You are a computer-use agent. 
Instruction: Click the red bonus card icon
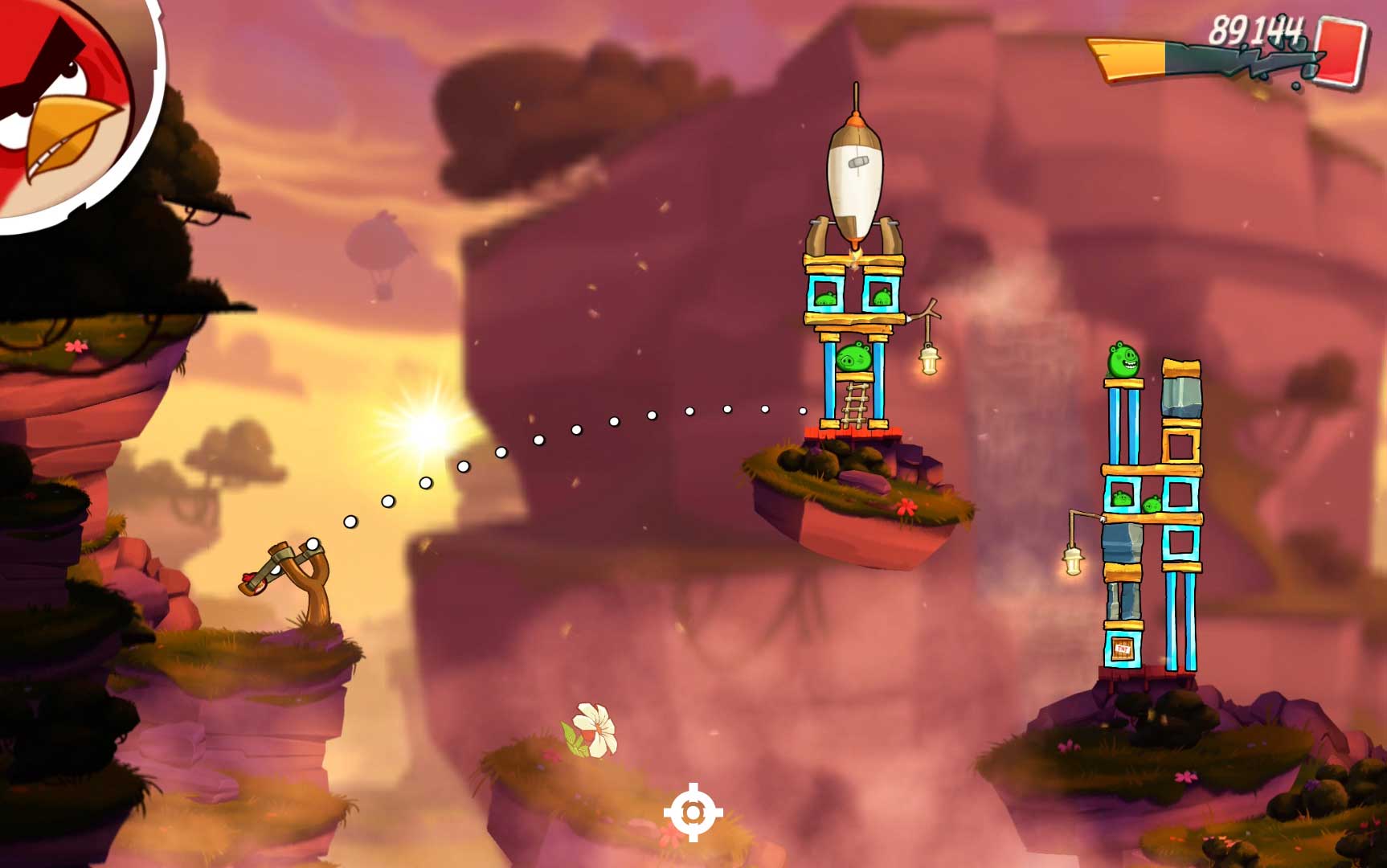1341,51
